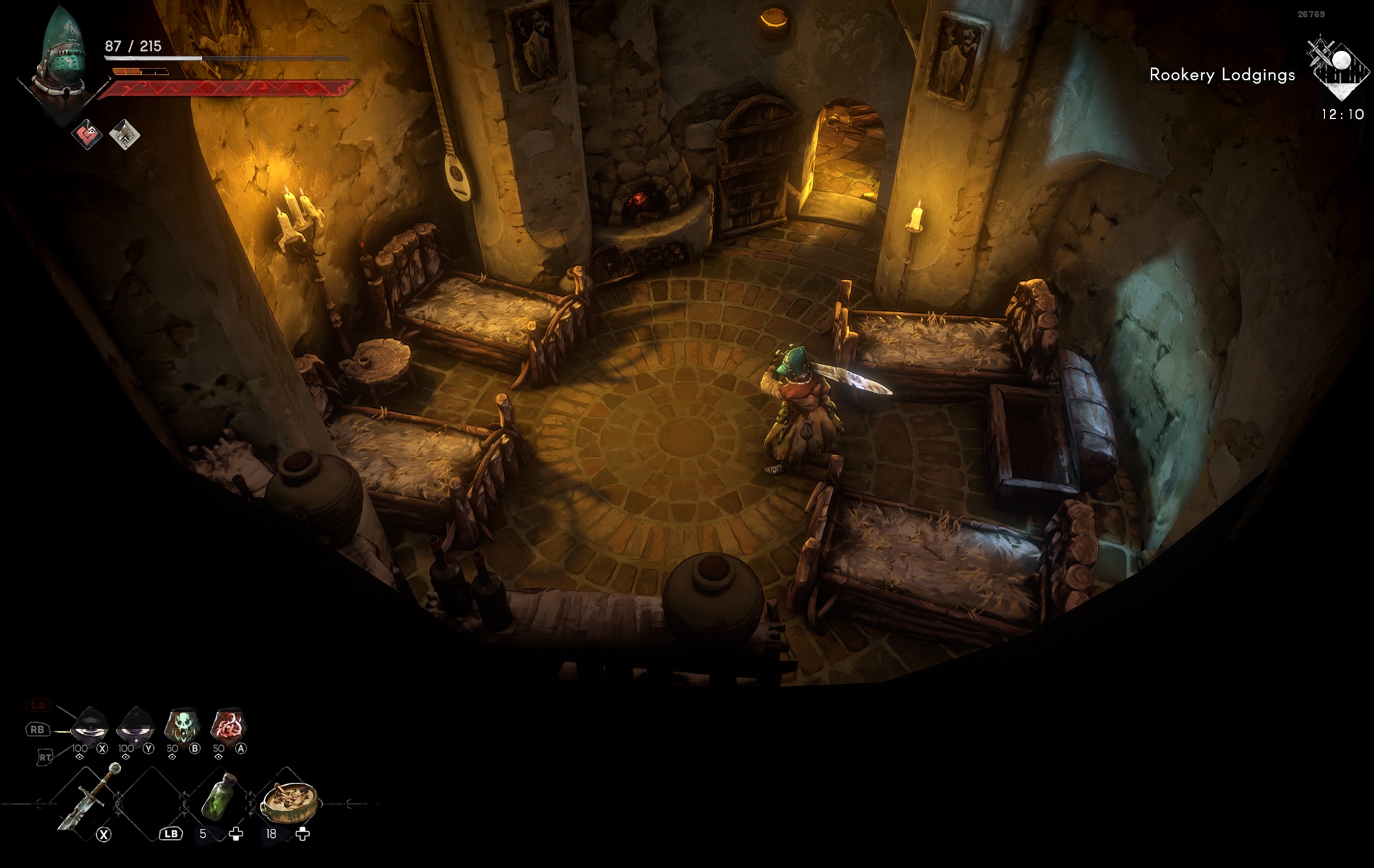
Task: Activate the green skull rune ability
Action: 182,727
